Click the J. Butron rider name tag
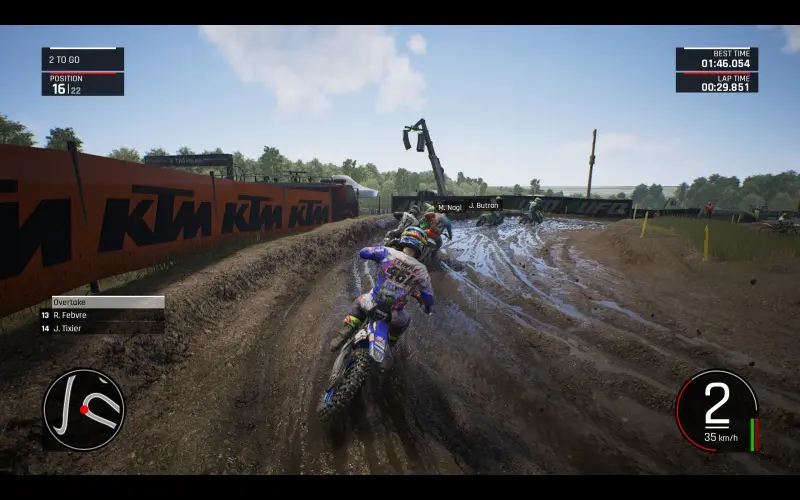The height and width of the screenshot is (500, 800). 483,205
